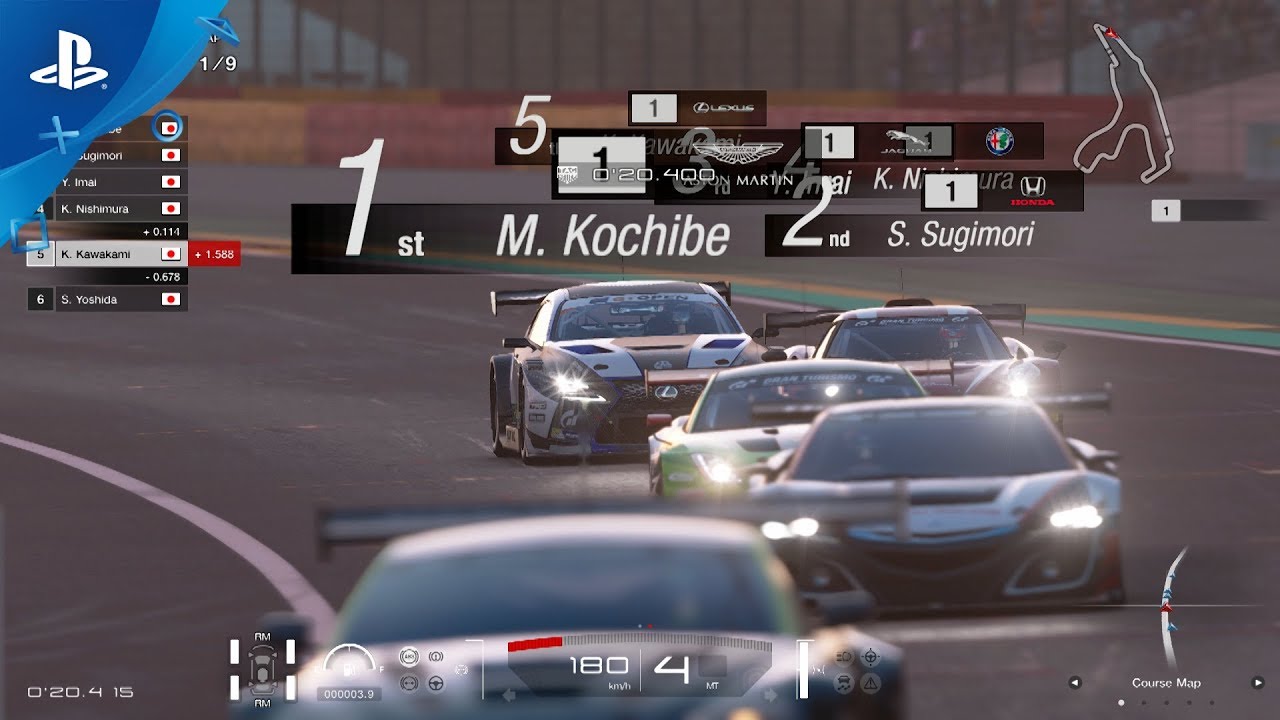Switch Course Map display to the previous view

(x=1075, y=683)
